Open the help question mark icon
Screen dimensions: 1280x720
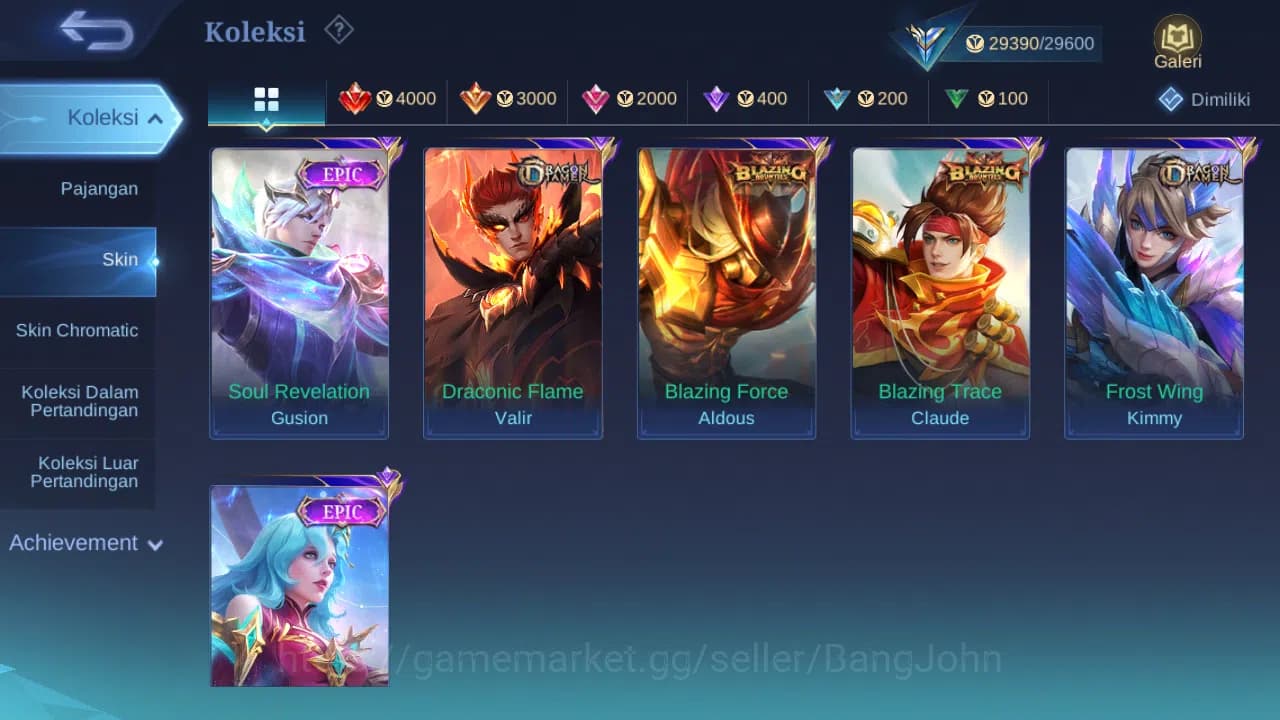[338, 30]
